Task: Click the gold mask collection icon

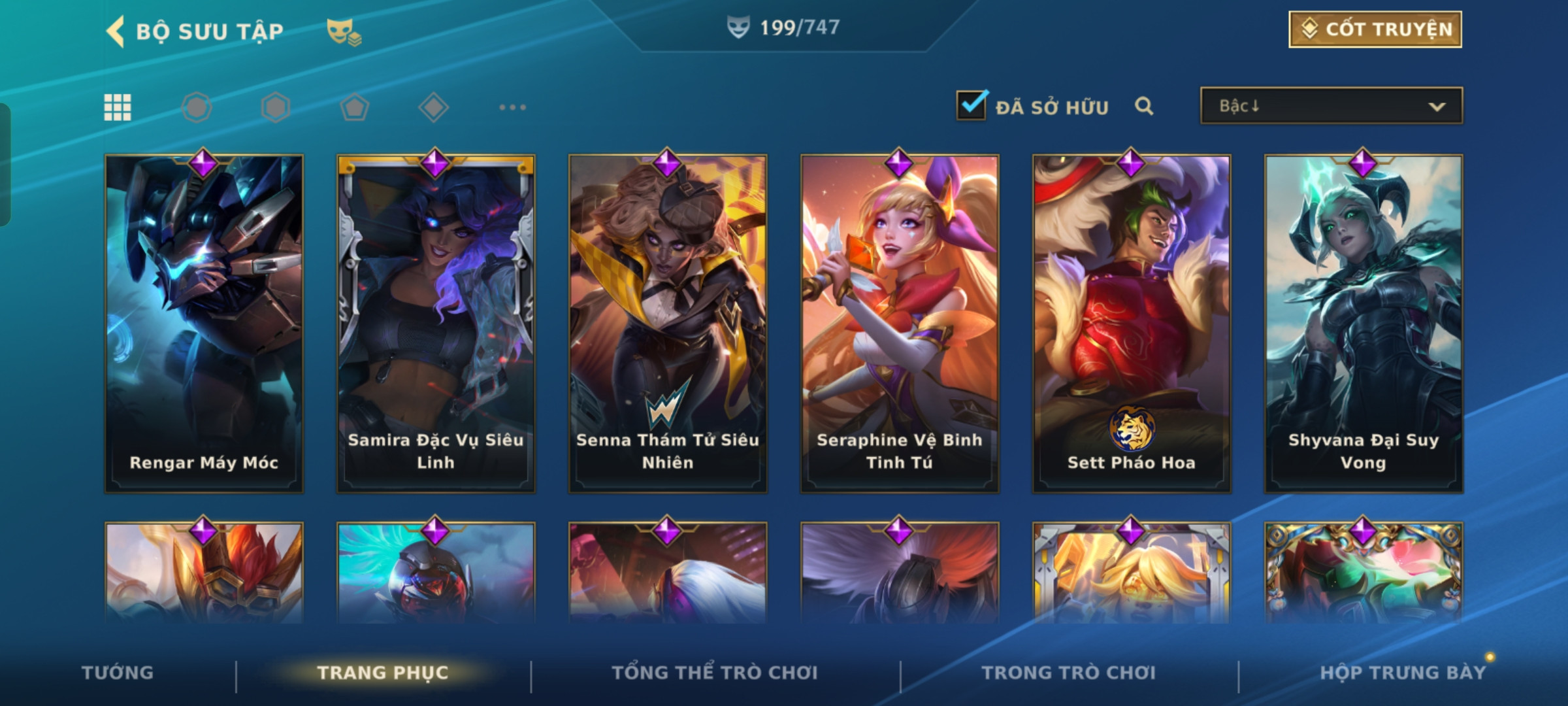Action: (344, 31)
